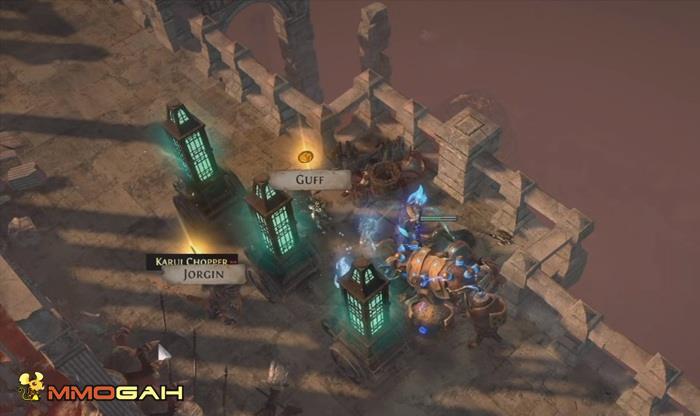This screenshot has height=416, width=700.
Task: Click the Guff name label
Action: pyautogui.click(x=308, y=180)
